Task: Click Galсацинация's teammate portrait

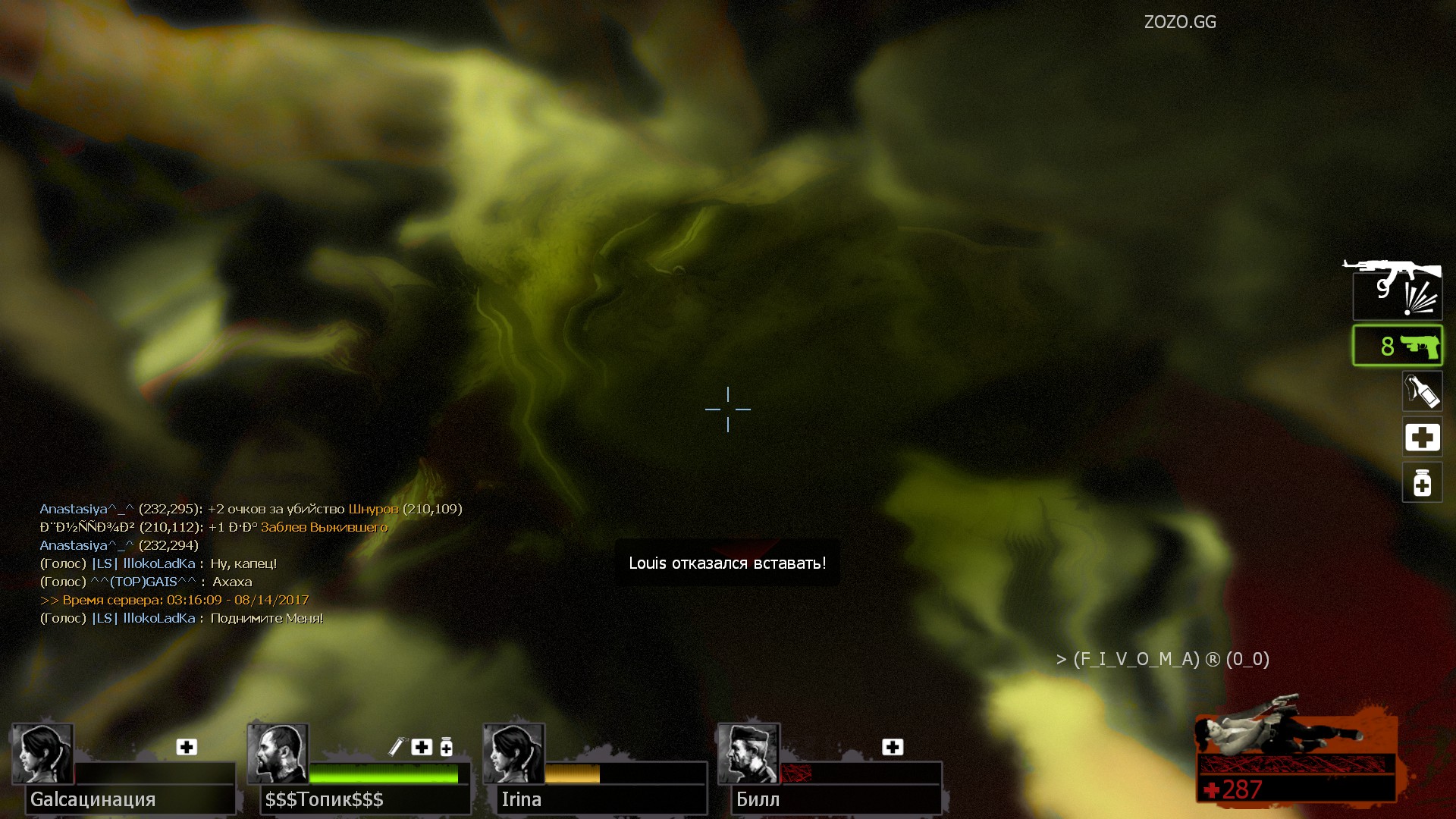Action: (x=42, y=753)
